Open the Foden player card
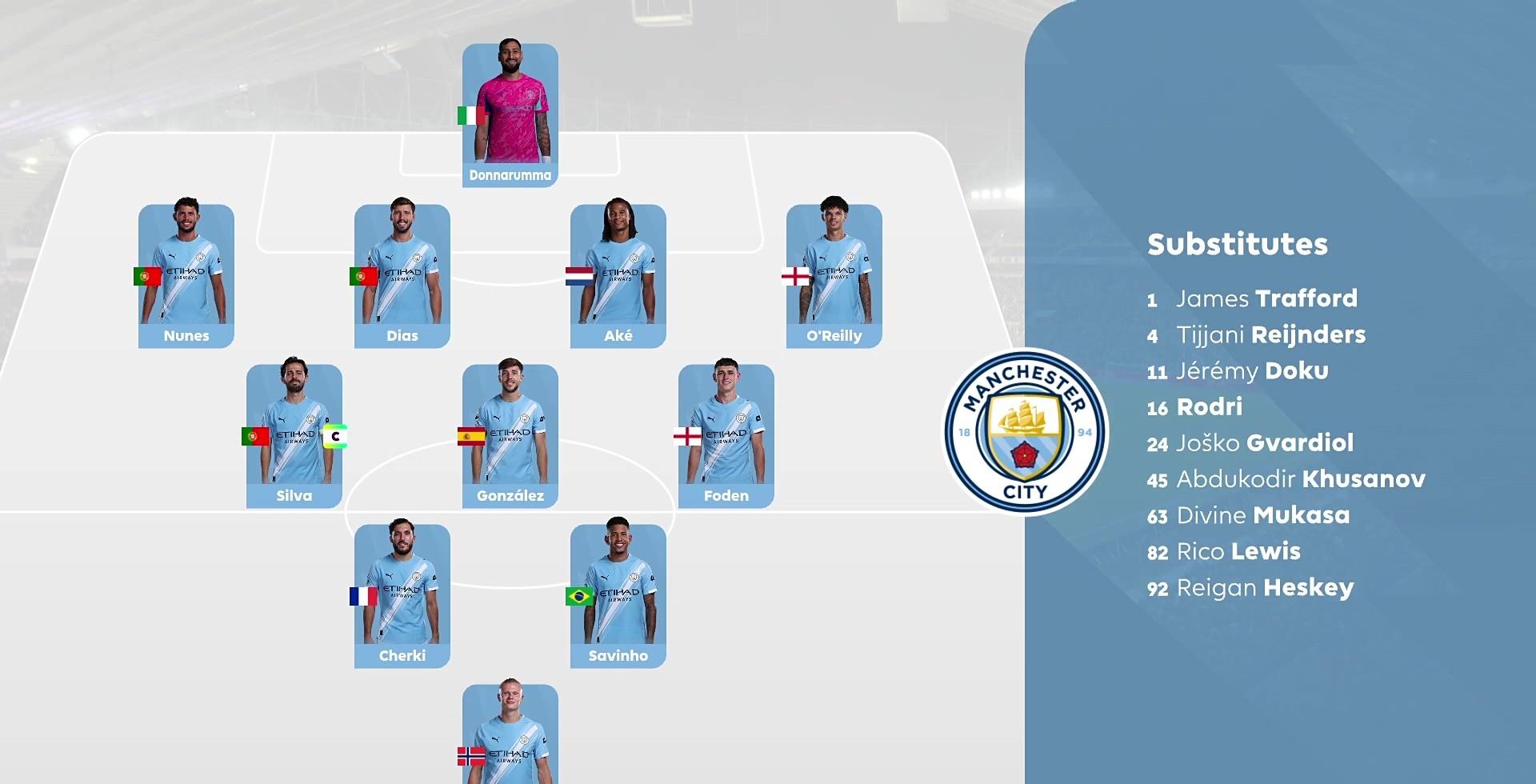Image resolution: width=1536 pixels, height=784 pixels. pos(726,436)
